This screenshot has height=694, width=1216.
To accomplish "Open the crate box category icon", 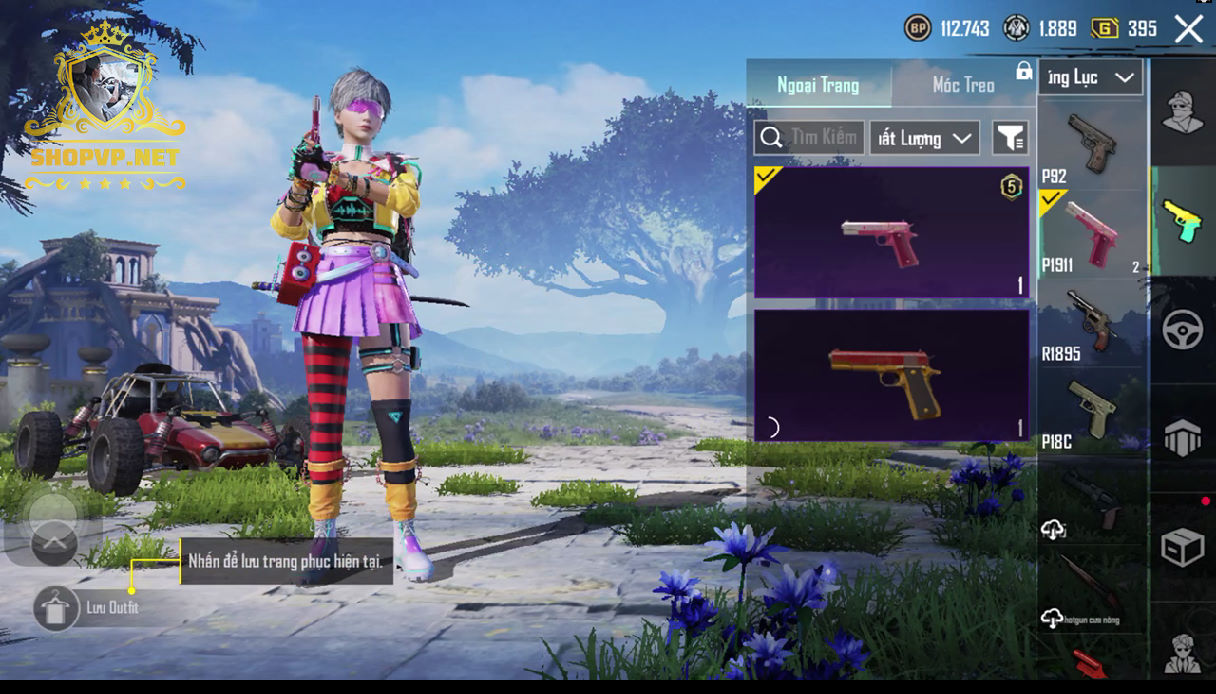I will point(1182,547).
